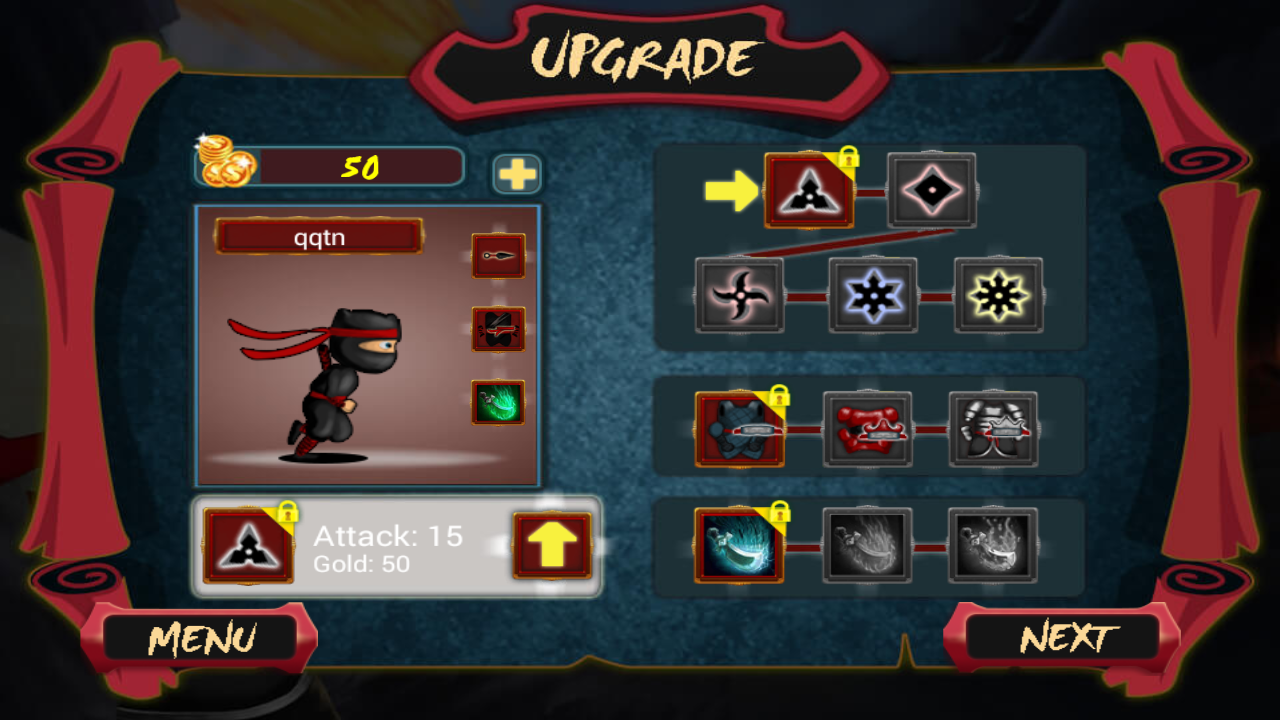Choose the black and white armor upgrade

(x=993, y=430)
